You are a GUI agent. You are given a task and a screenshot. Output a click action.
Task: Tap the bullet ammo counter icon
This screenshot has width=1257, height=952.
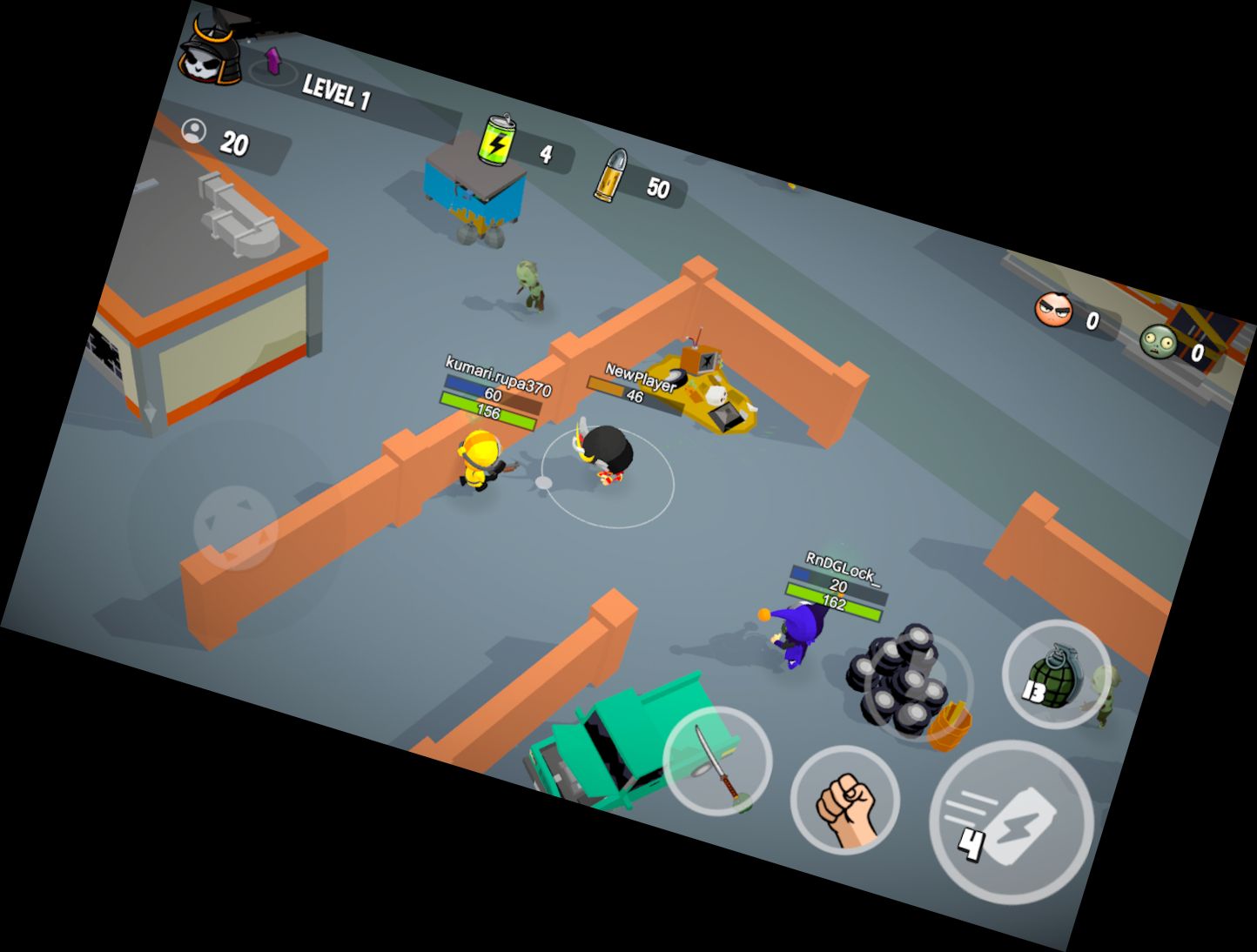click(615, 173)
